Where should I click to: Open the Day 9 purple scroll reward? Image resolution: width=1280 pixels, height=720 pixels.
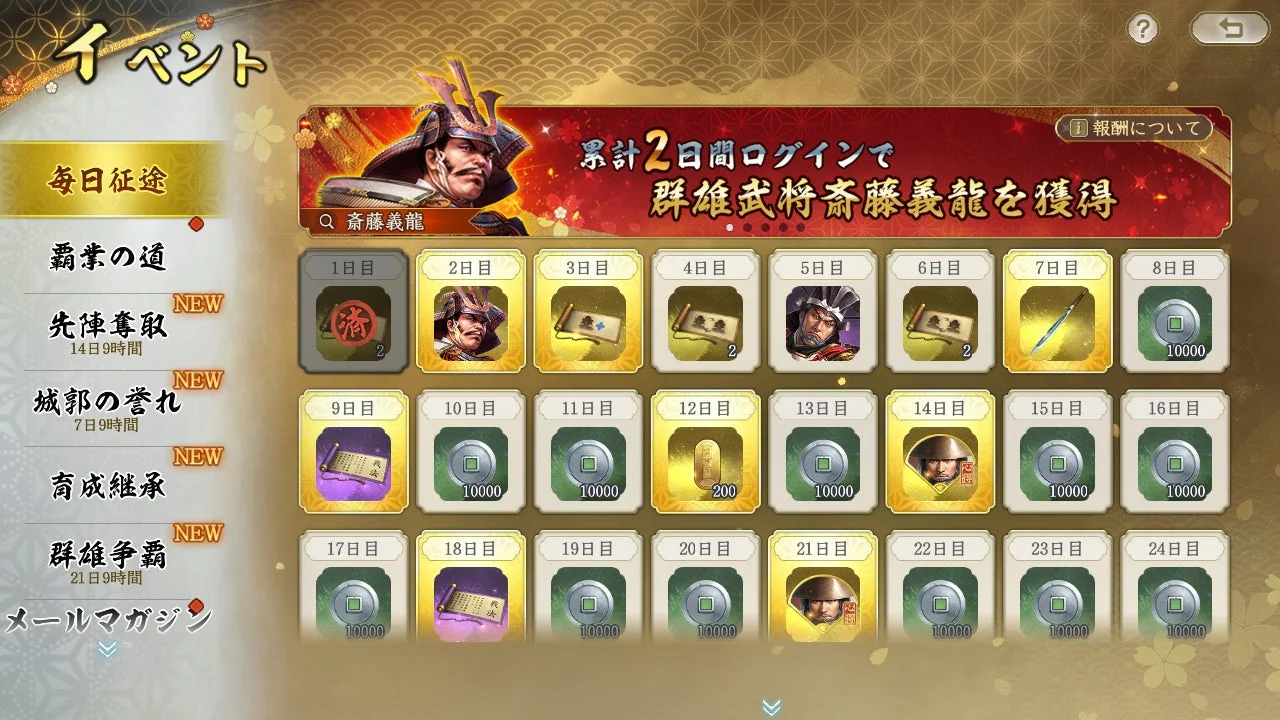[x=353, y=462]
